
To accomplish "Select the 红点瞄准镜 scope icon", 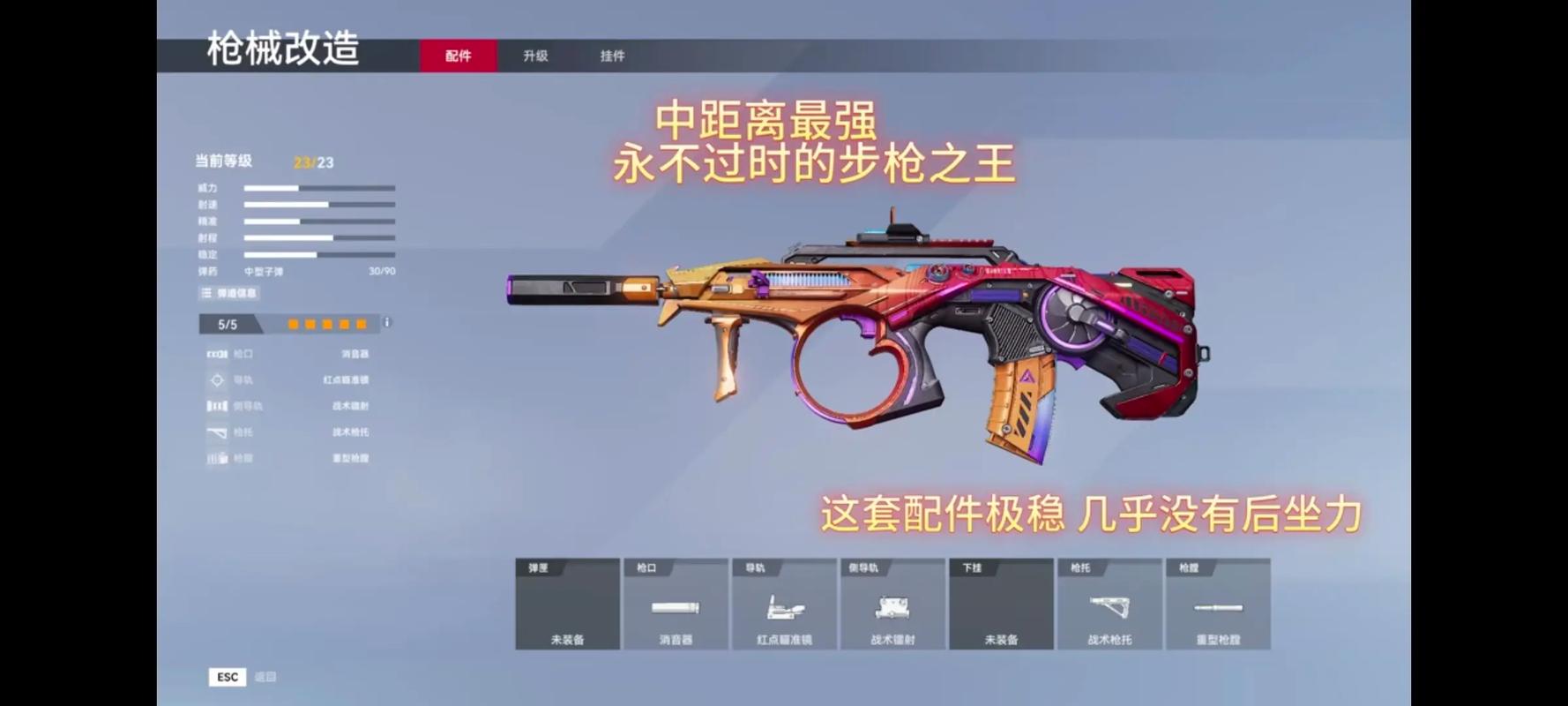I will click(783, 609).
